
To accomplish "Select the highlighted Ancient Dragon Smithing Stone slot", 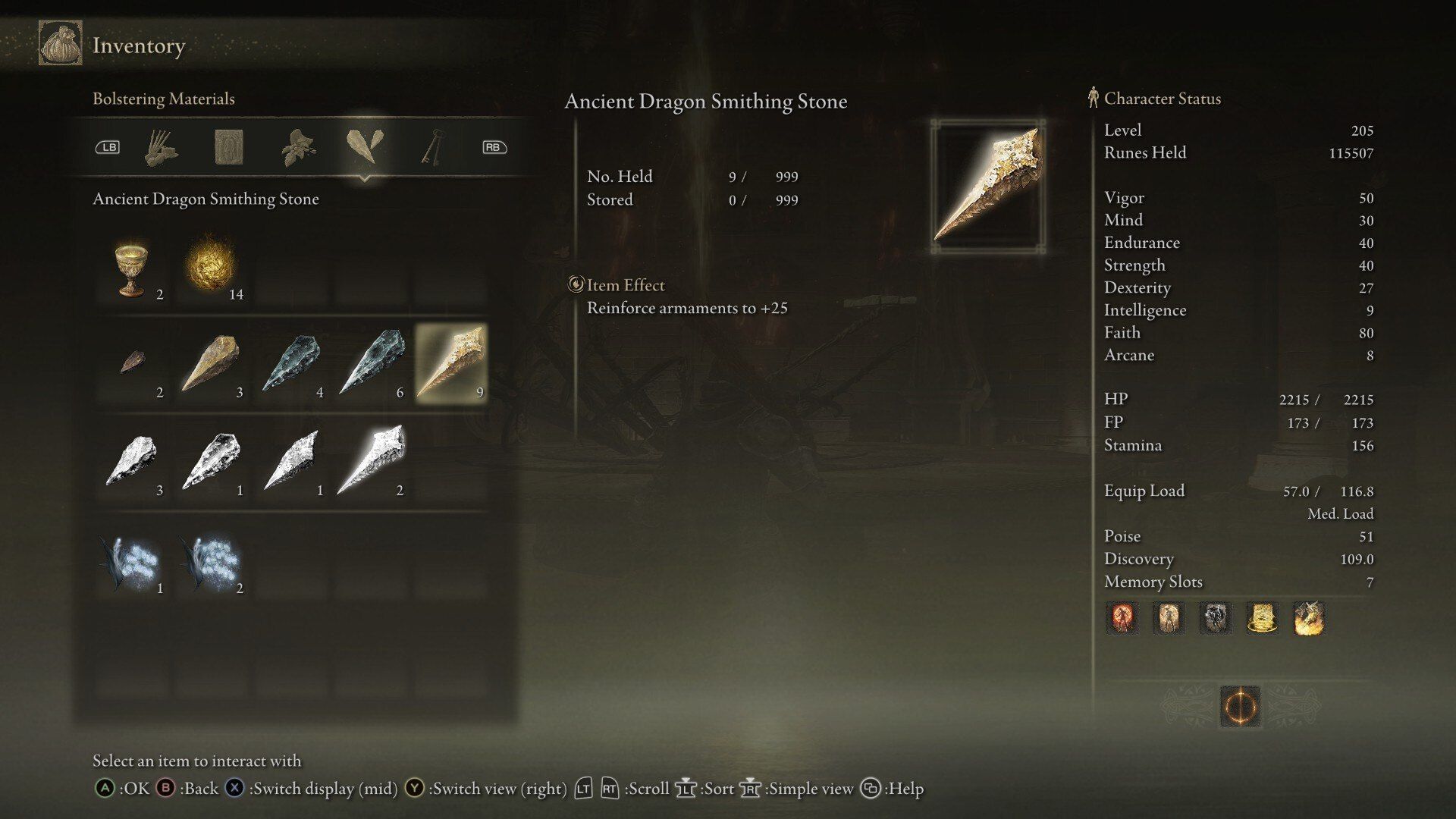I will [x=451, y=364].
